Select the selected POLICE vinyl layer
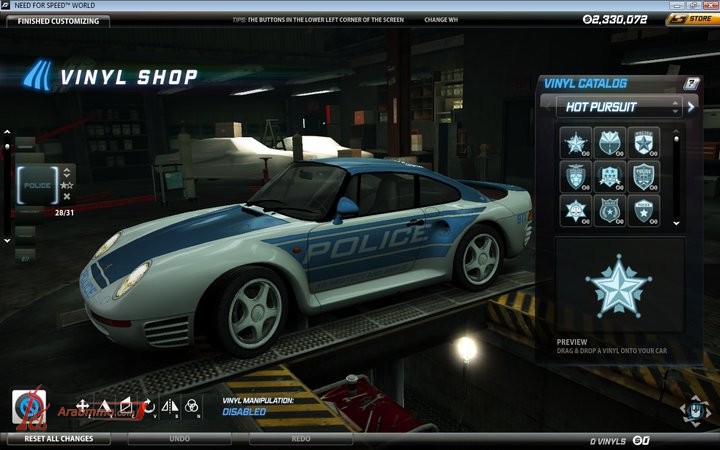The width and height of the screenshot is (720, 450). pos(37,184)
